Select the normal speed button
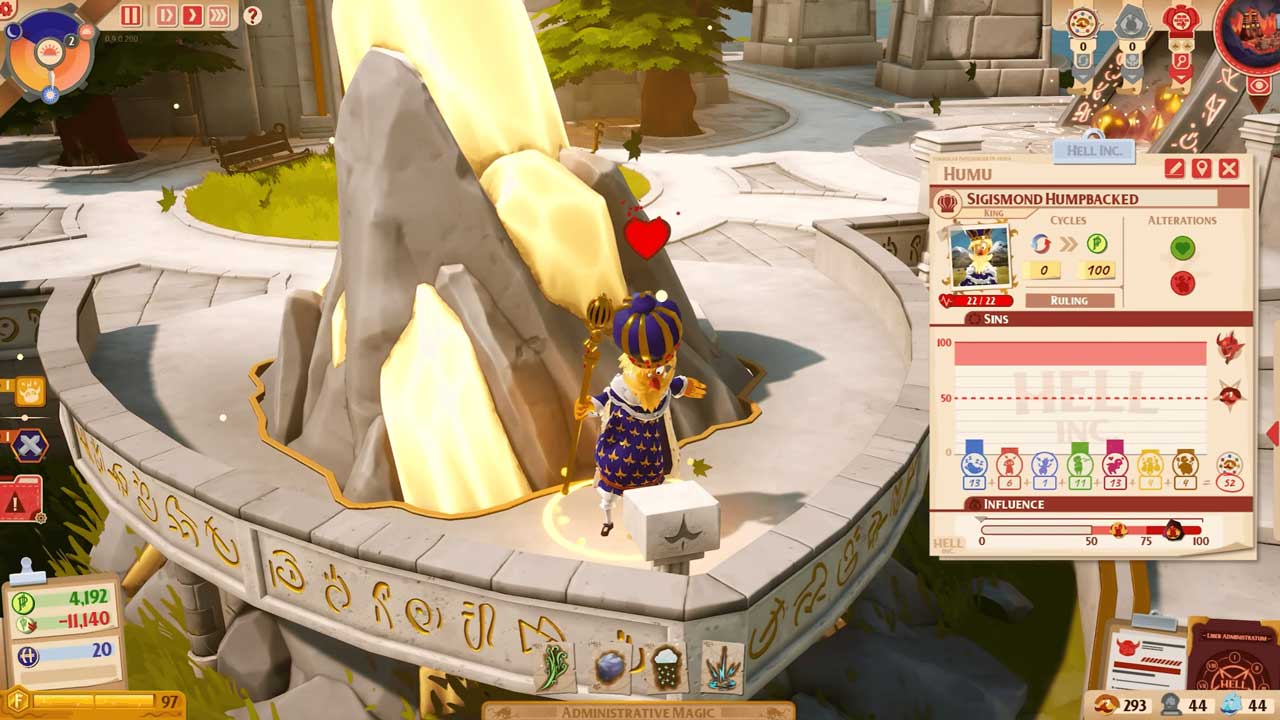 coord(191,15)
